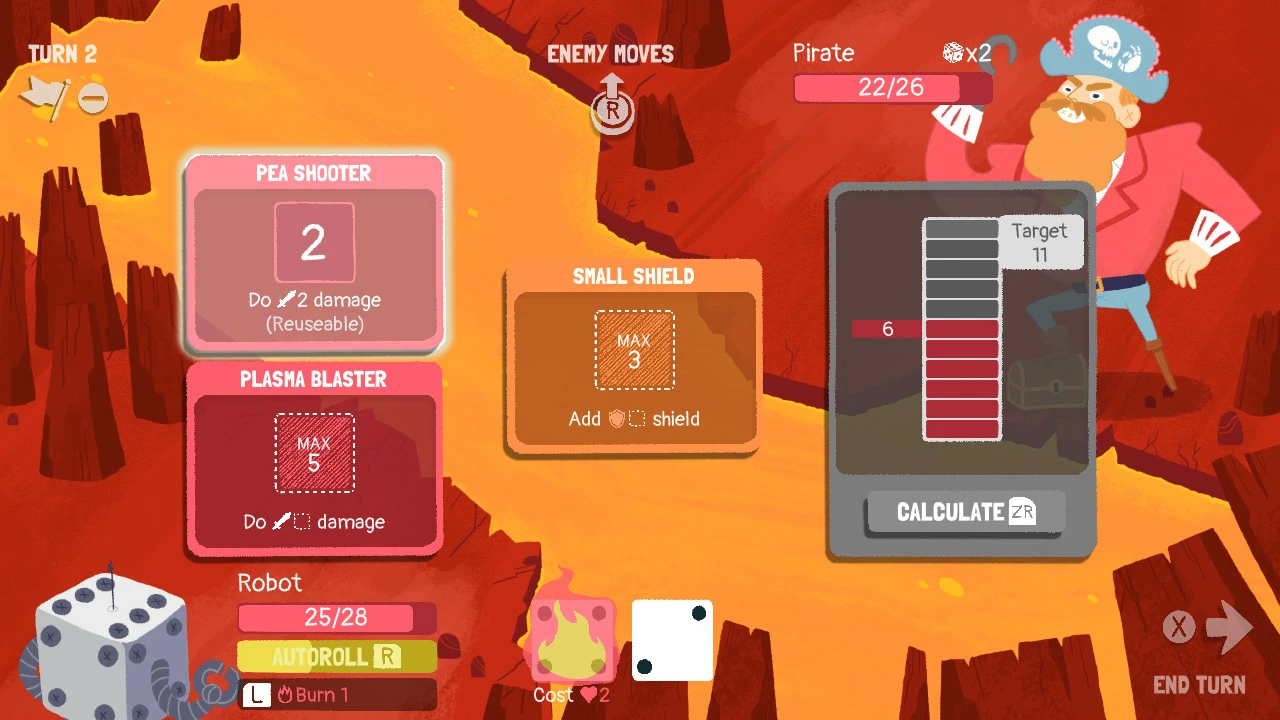Pick up the die showing two pips
The height and width of the screenshot is (720, 1280).
pyautogui.click(x=672, y=640)
